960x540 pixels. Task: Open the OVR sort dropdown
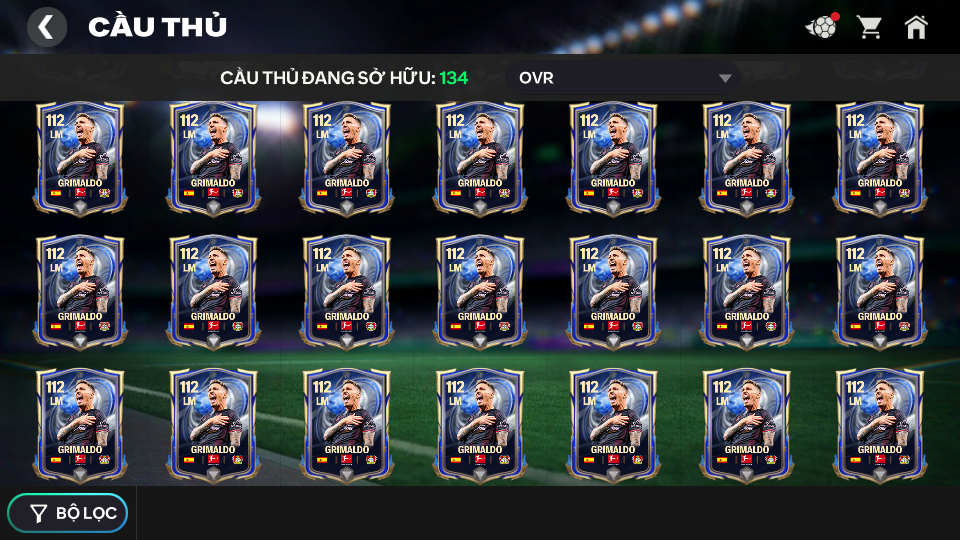(625, 78)
